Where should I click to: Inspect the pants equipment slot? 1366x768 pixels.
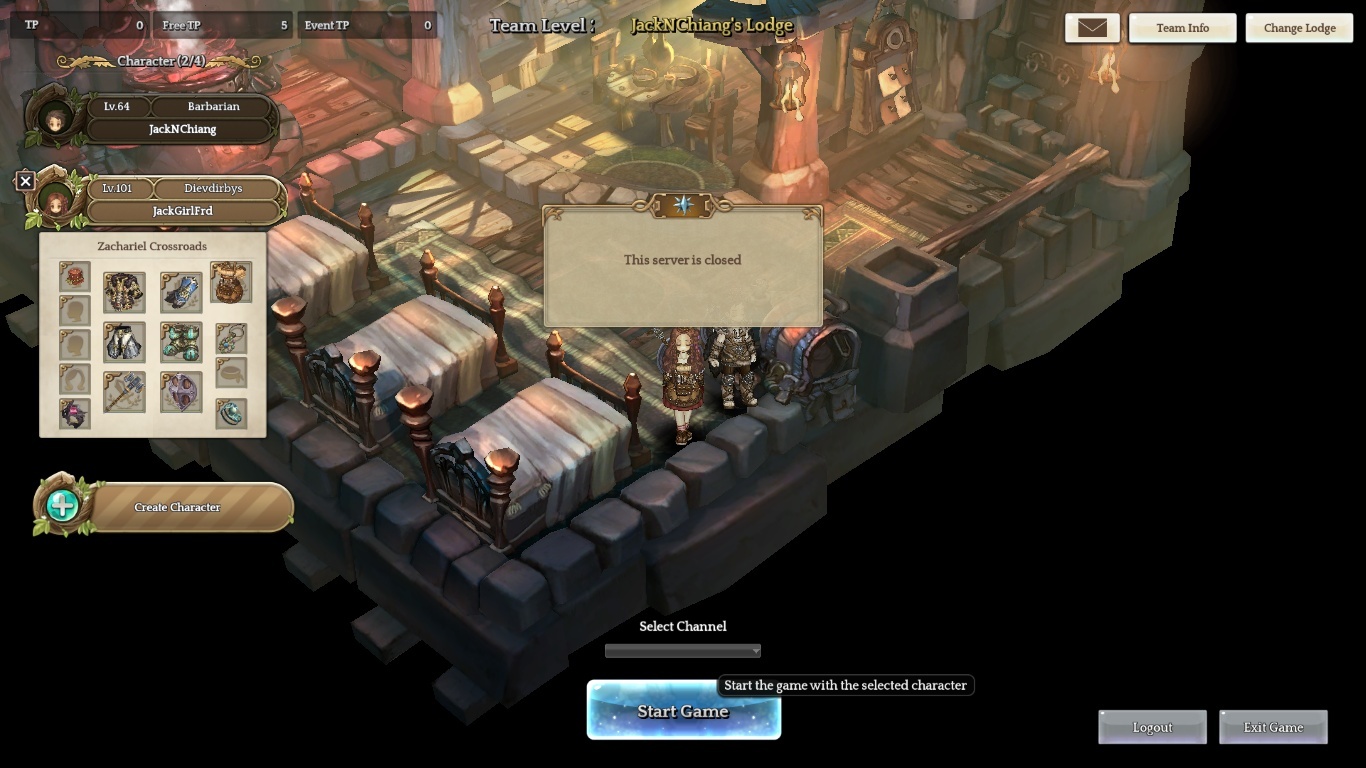coord(124,342)
